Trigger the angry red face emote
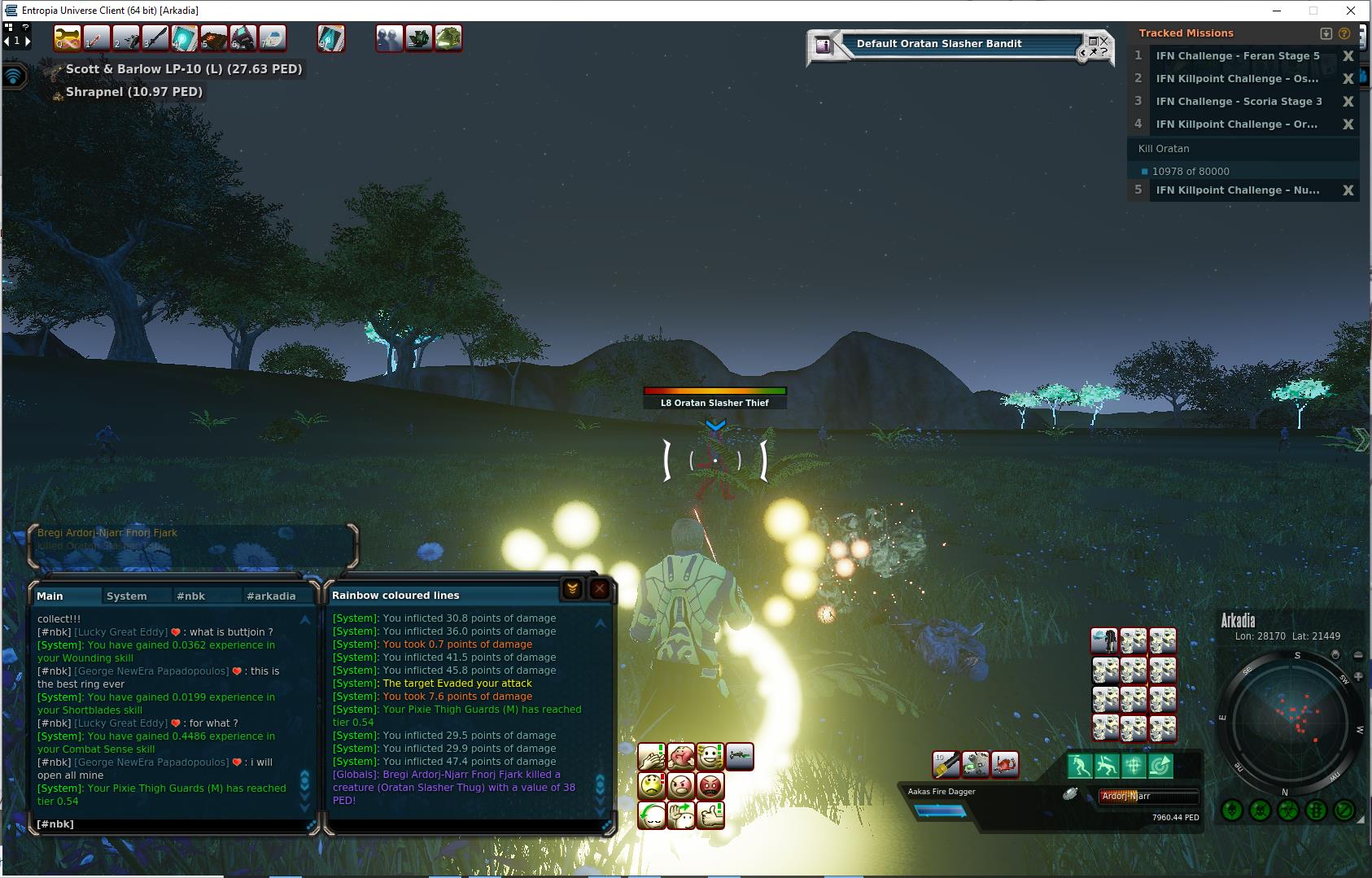The width and height of the screenshot is (1372, 878). pyautogui.click(x=710, y=786)
